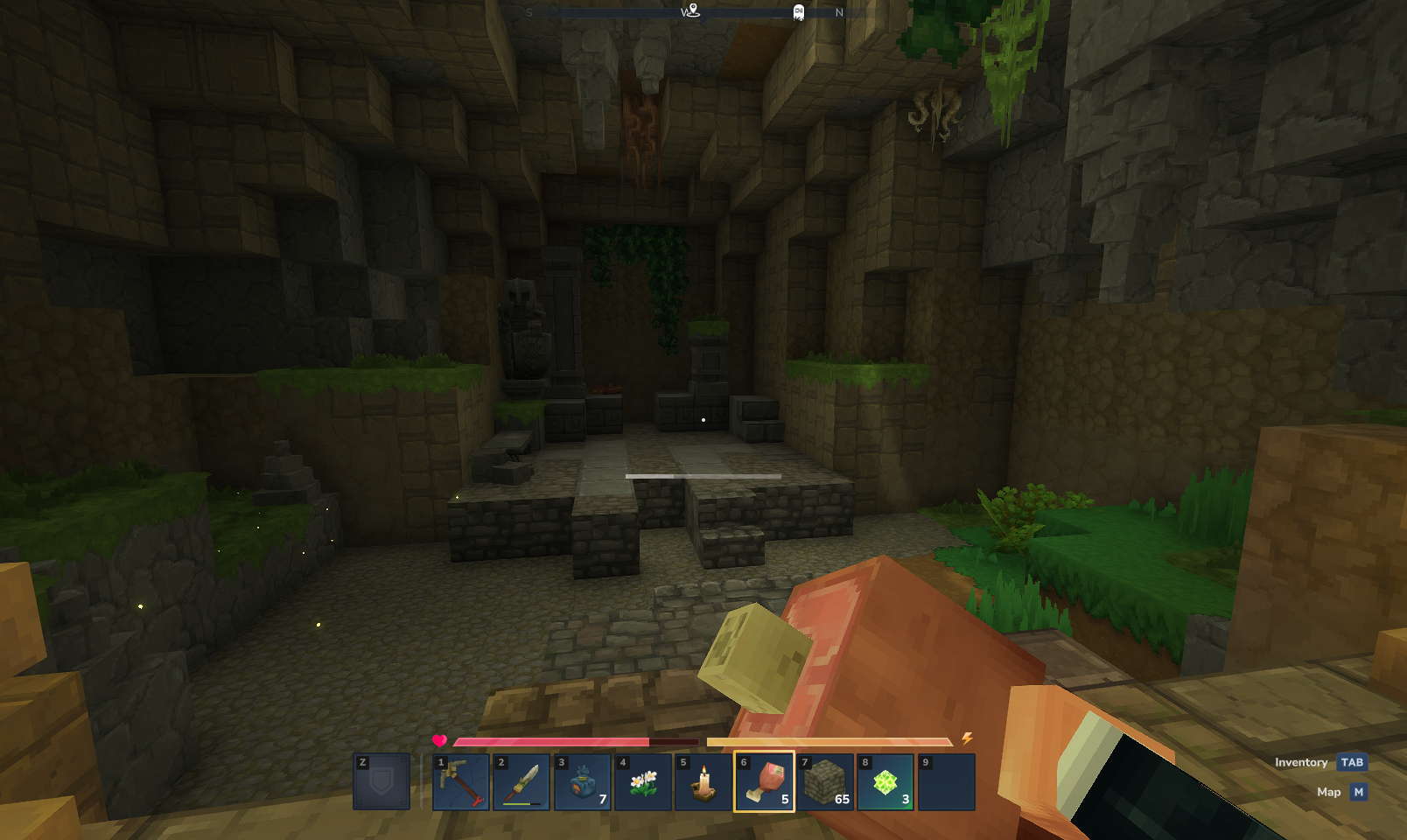This screenshot has width=1407, height=840.
Task: Pick the mossy stone brick stack
Action: coord(825,782)
